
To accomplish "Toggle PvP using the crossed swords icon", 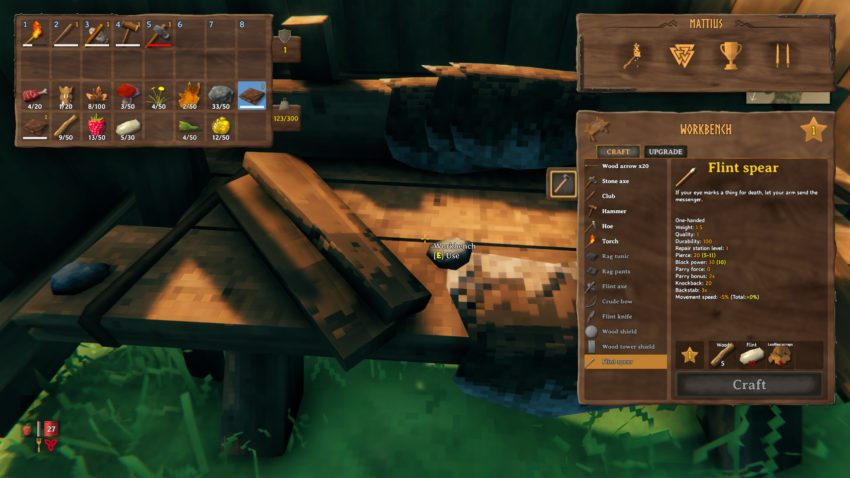I will point(778,56).
